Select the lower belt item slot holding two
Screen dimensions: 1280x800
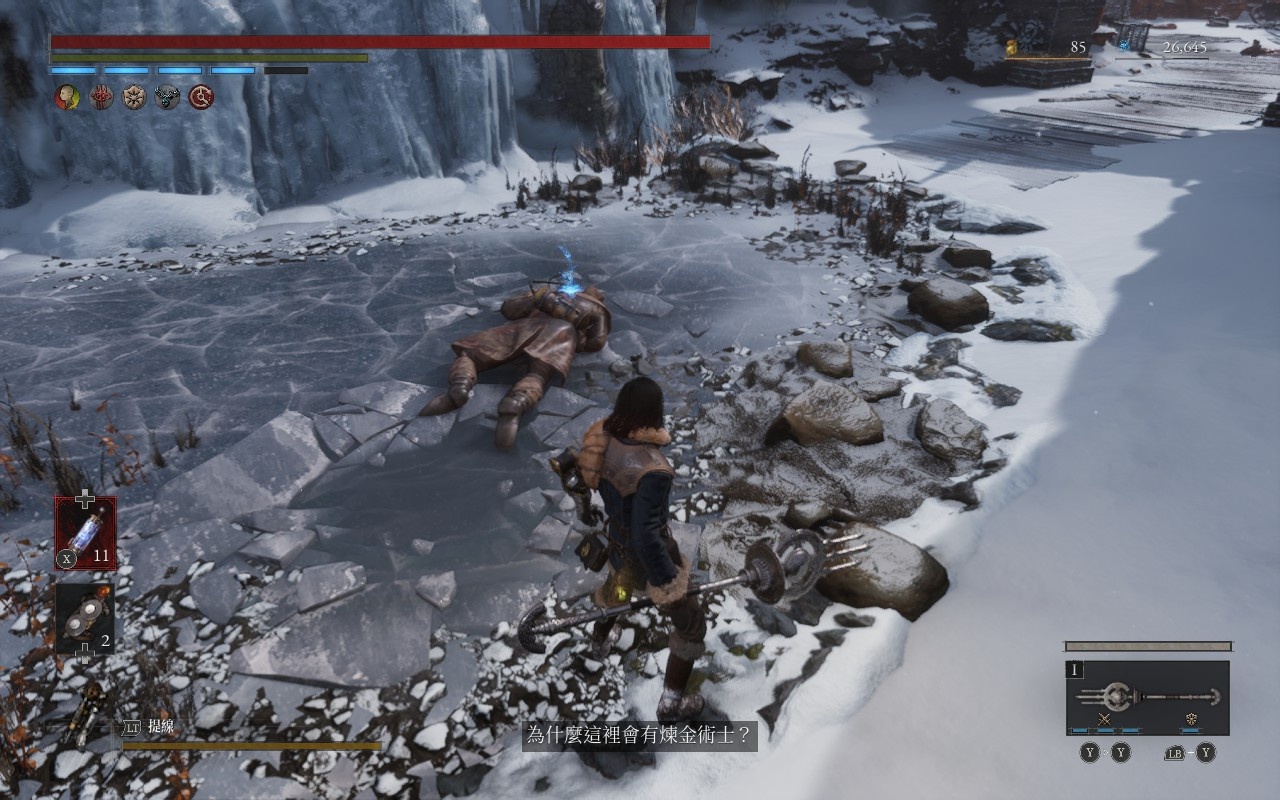(85, 619)
